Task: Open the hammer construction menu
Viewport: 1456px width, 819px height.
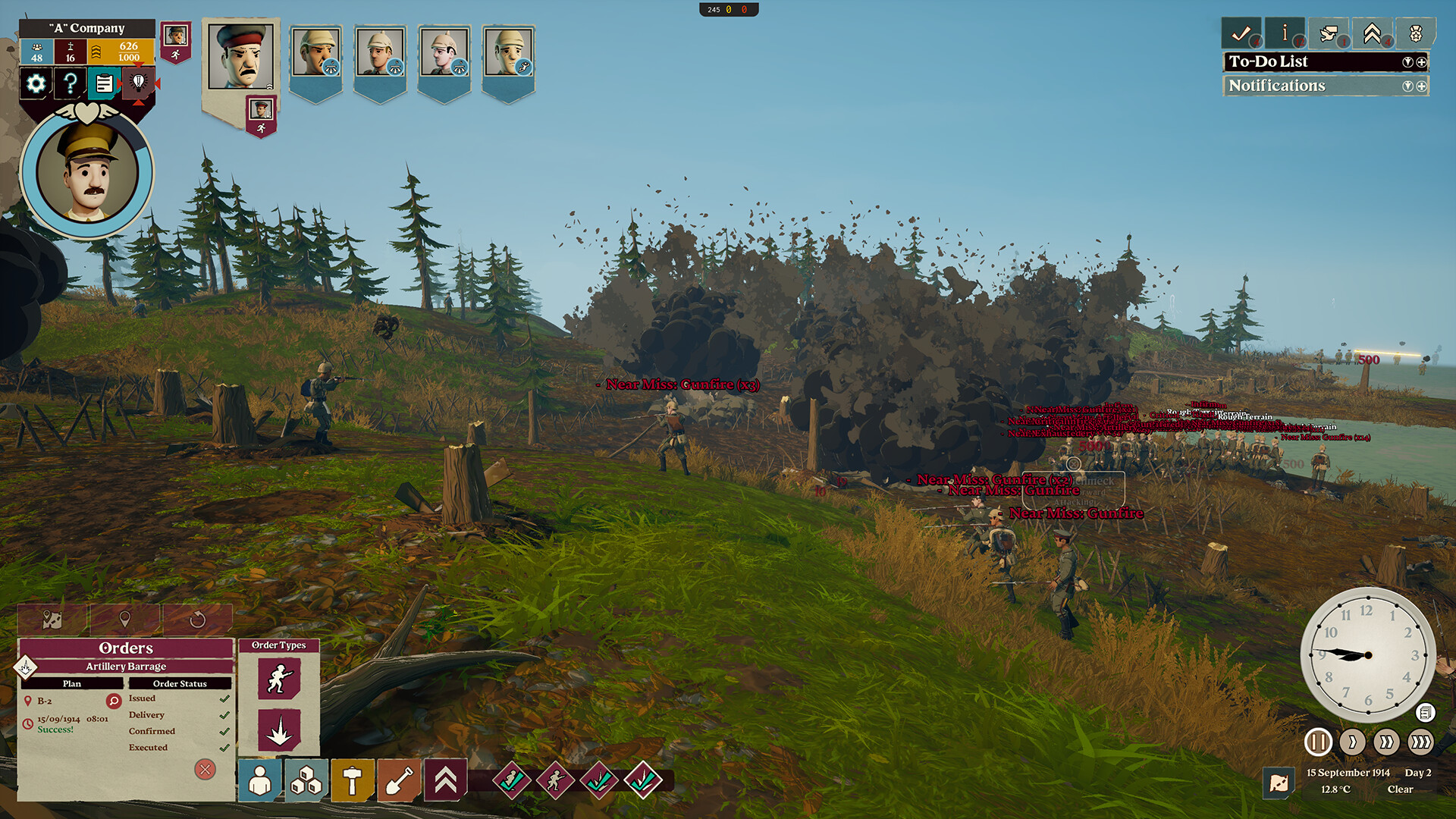Action: coord(352,780)
